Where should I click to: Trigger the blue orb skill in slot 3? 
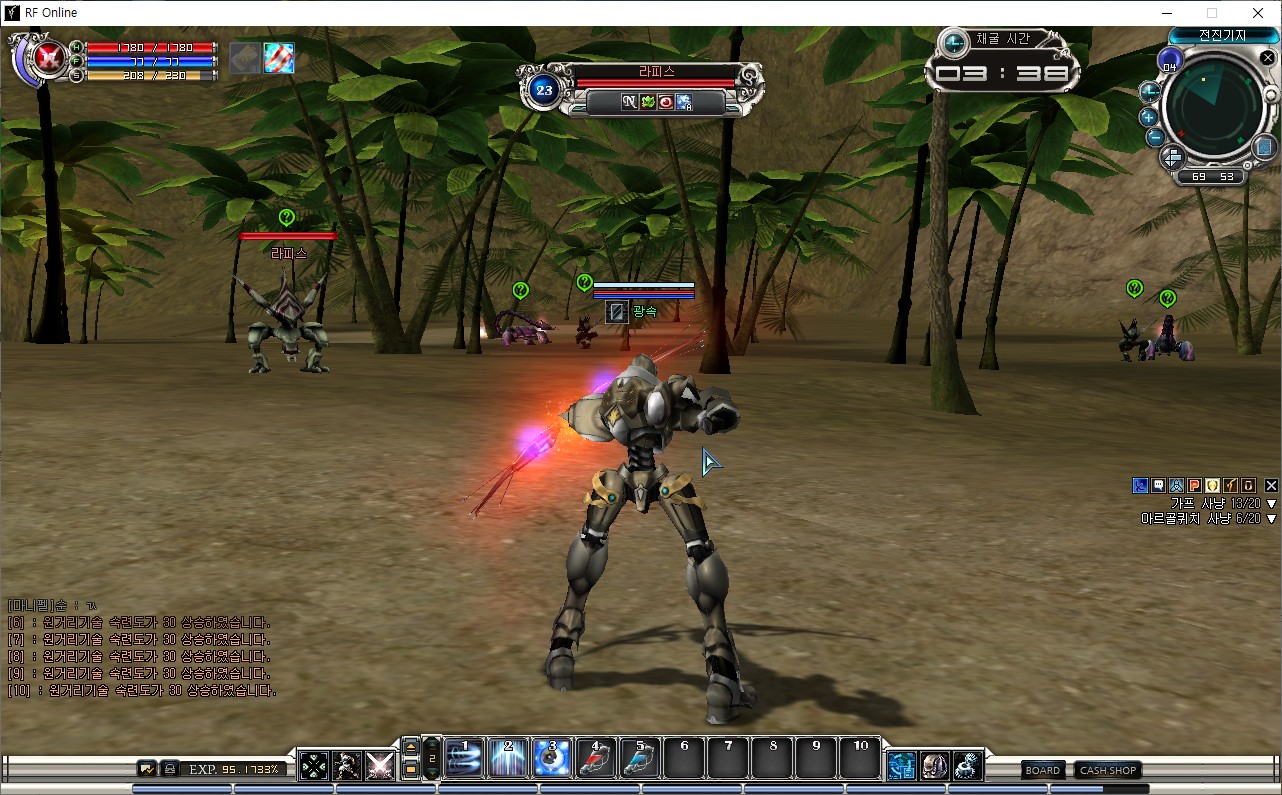(x=552, y=759)
